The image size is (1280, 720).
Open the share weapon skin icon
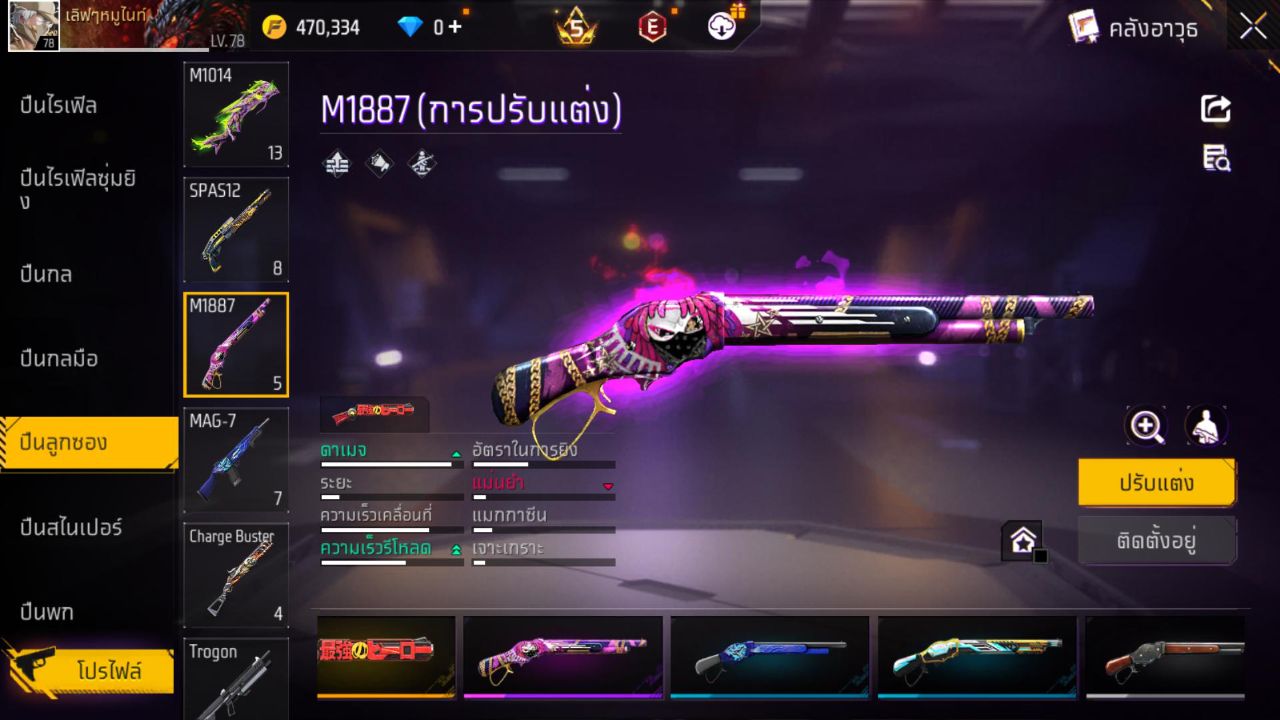pyautogui.click(x=1215, y=110)
